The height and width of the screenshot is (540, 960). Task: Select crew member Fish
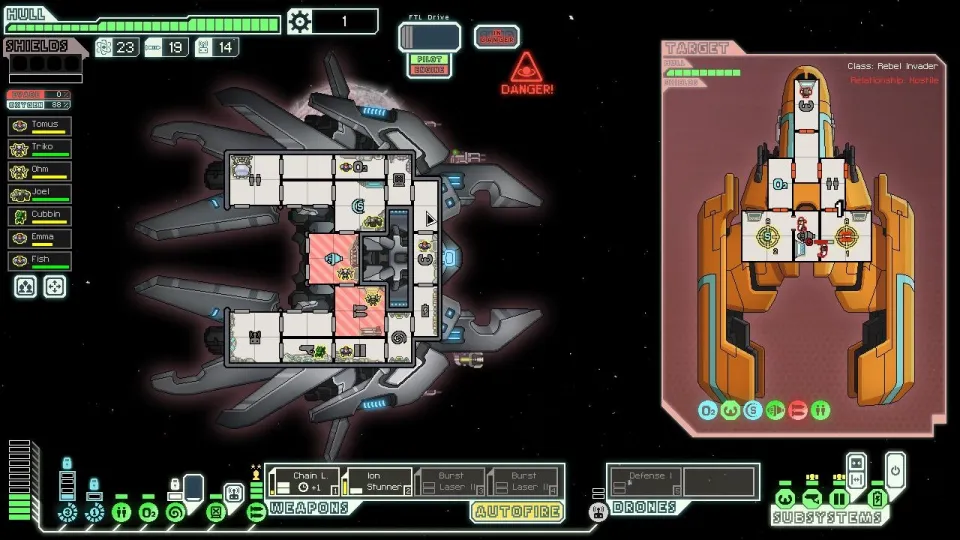40,261
